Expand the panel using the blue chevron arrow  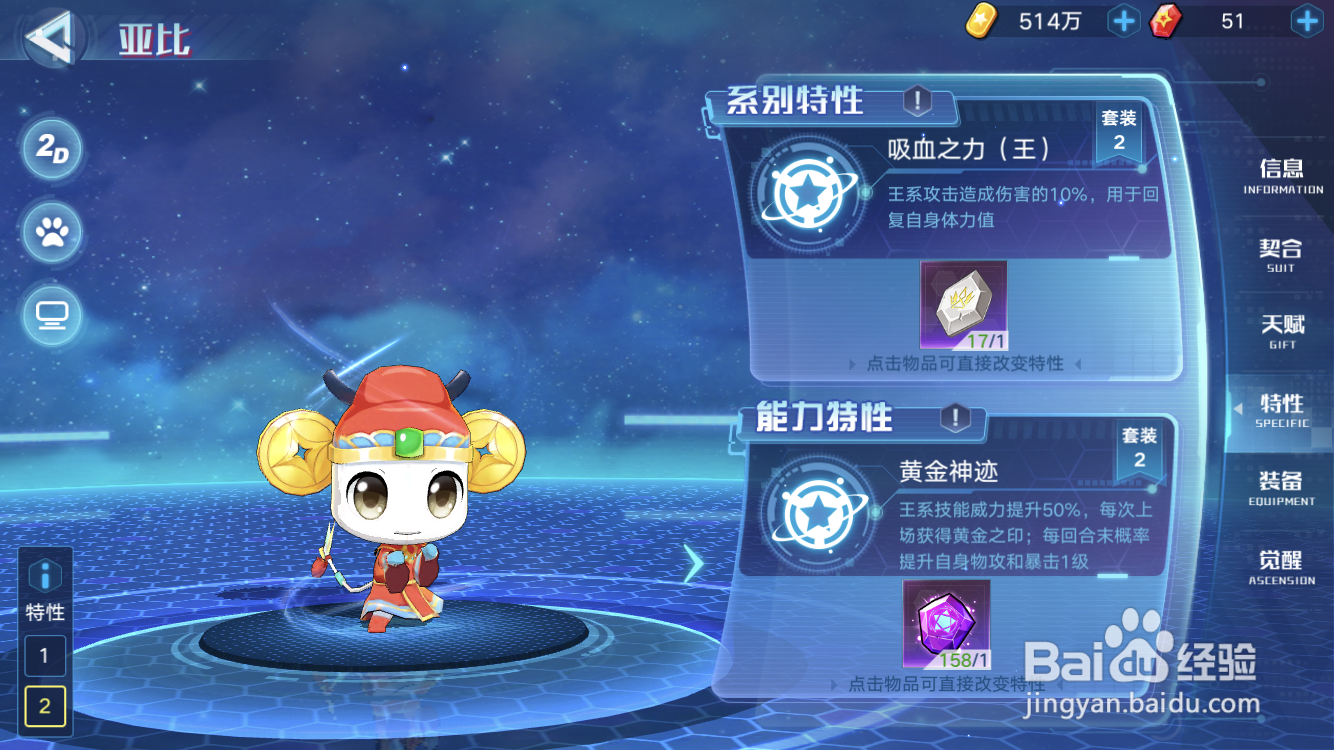(696, 564)
